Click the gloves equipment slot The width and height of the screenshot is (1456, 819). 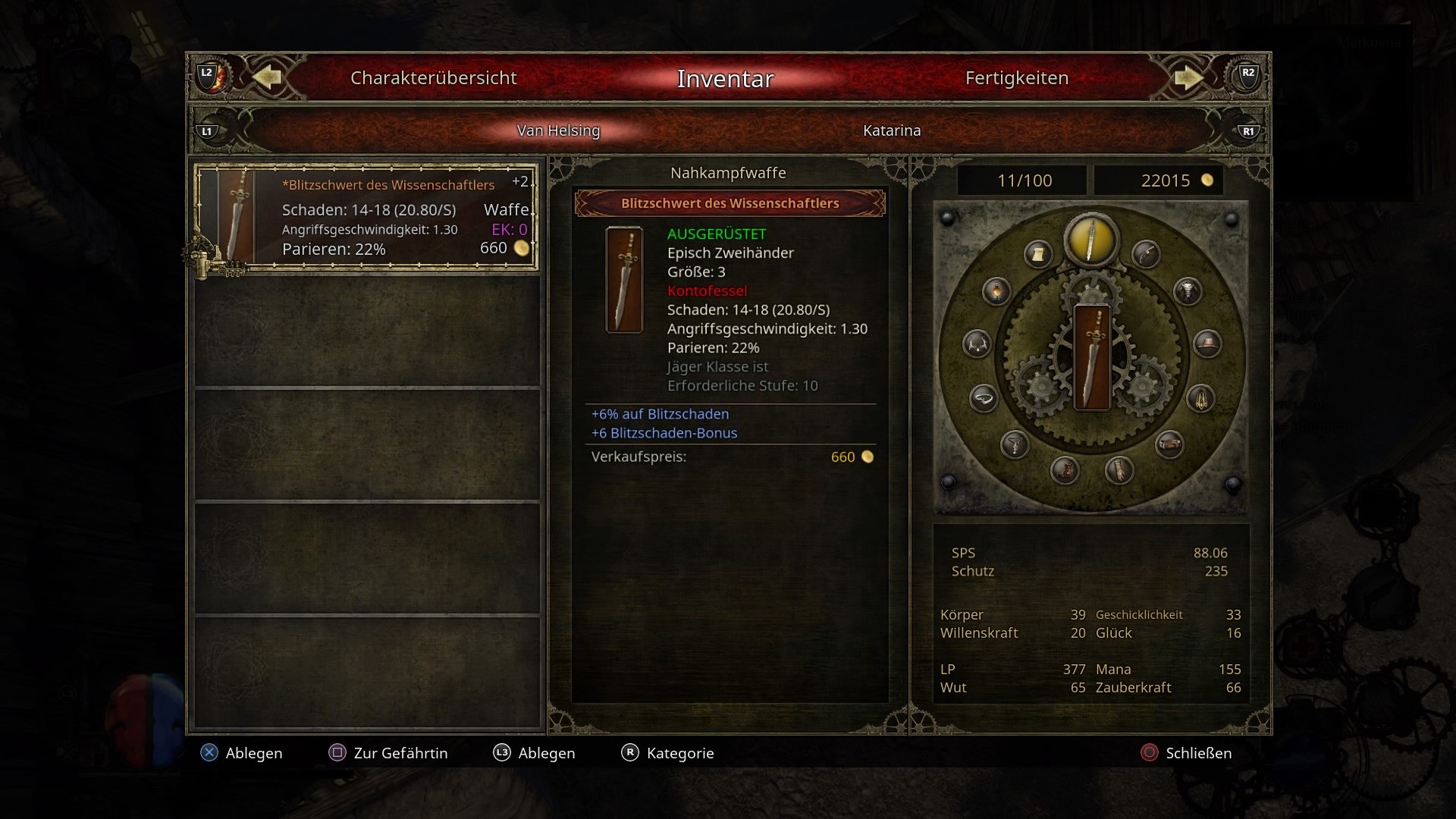[x=1120, y=471]
